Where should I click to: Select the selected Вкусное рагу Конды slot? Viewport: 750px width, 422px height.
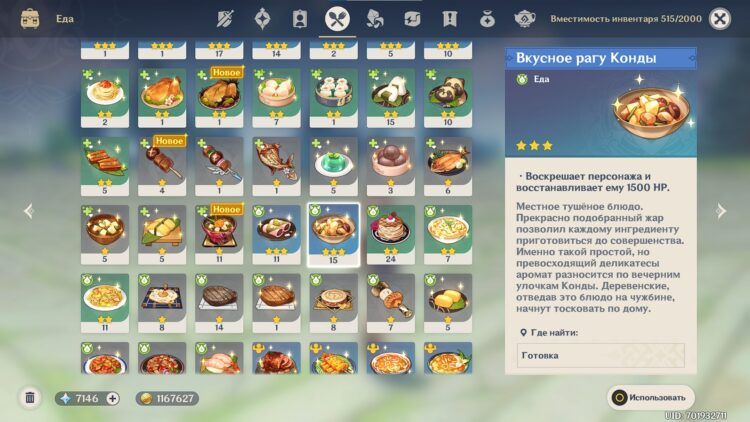point(333,229)
